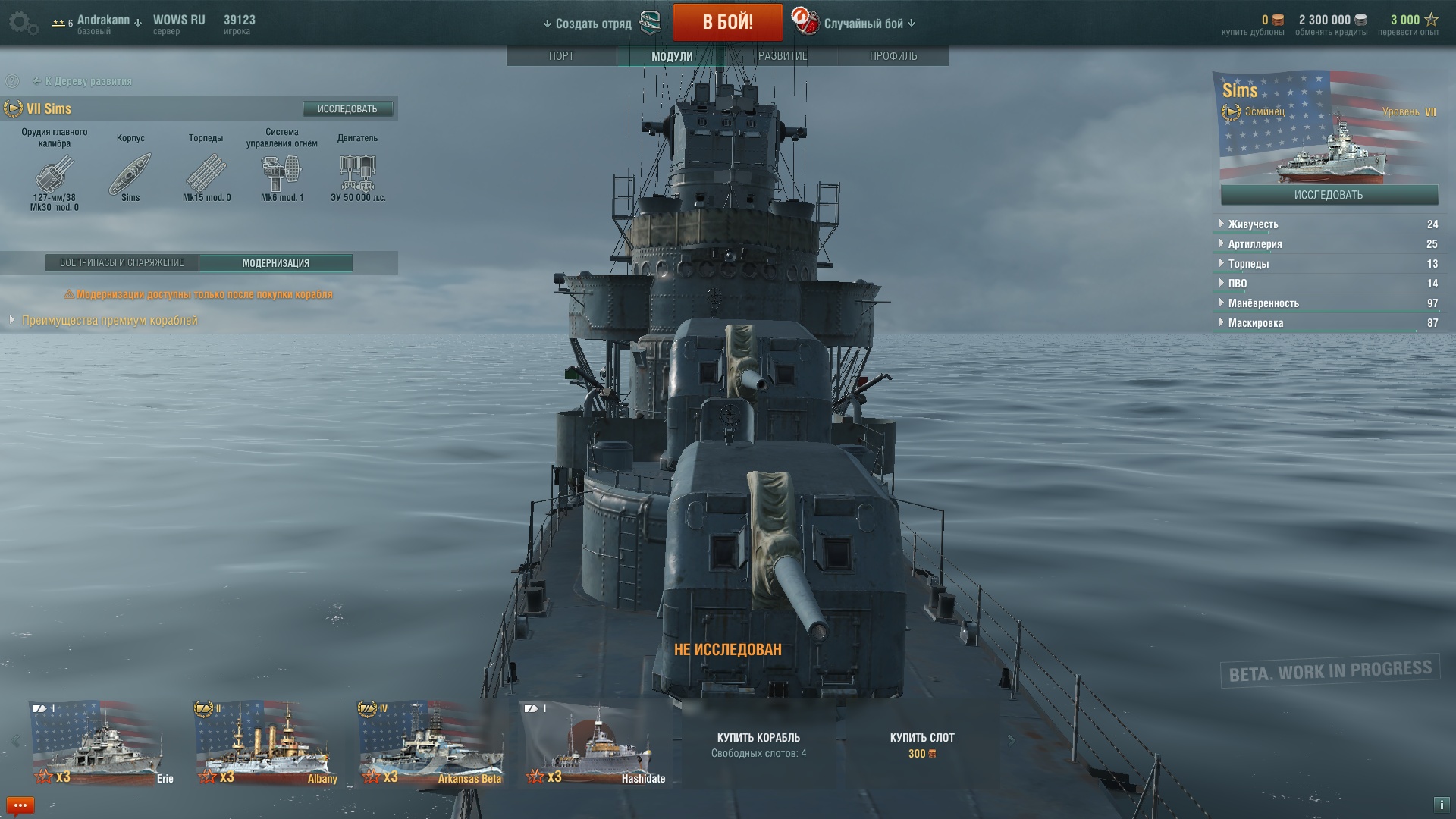
Task: Open the БОЕПРИПАСЫ И СНАРЯЖЕНИЕ tab
Action: click(x=122, y=263)
